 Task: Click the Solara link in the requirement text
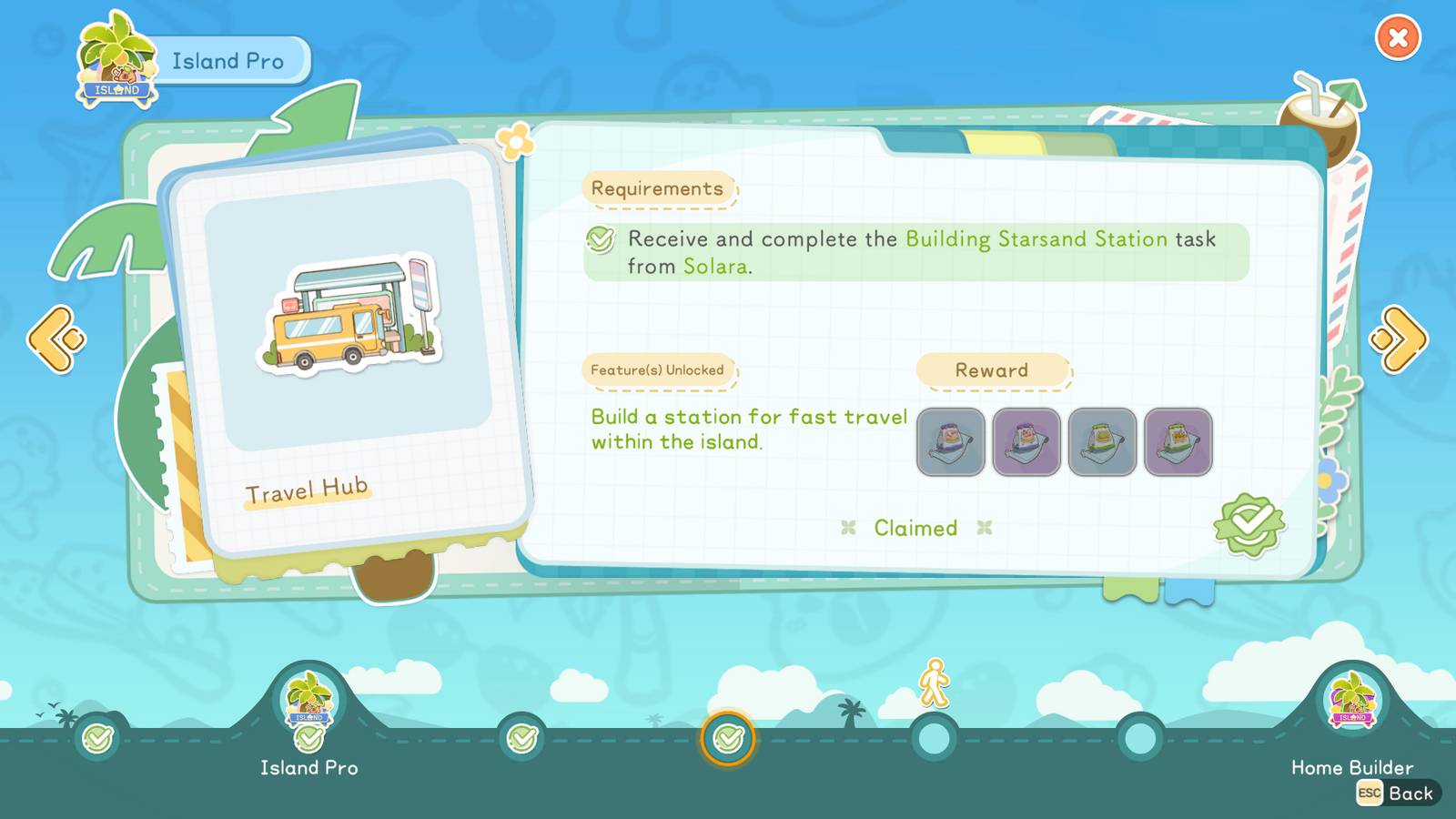coord(714,268)
